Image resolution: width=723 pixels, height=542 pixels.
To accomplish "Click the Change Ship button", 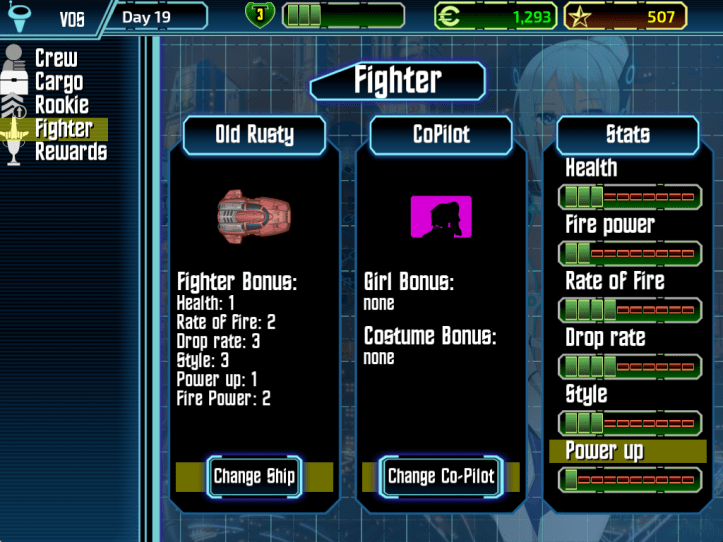I will 254,476.
